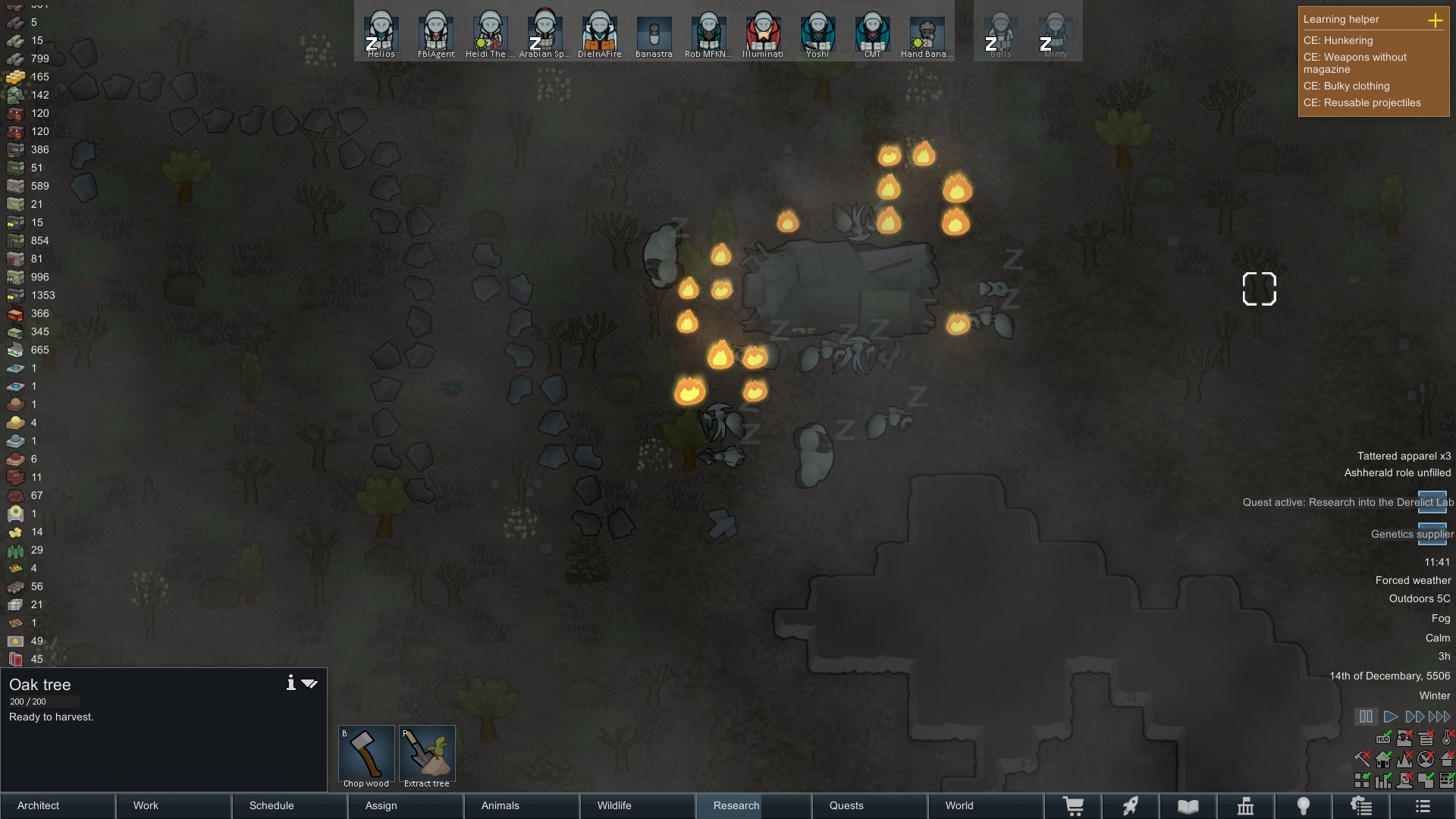1456x819 pixels.
Task: Switch to the Research tab
Action: (735, 805)
